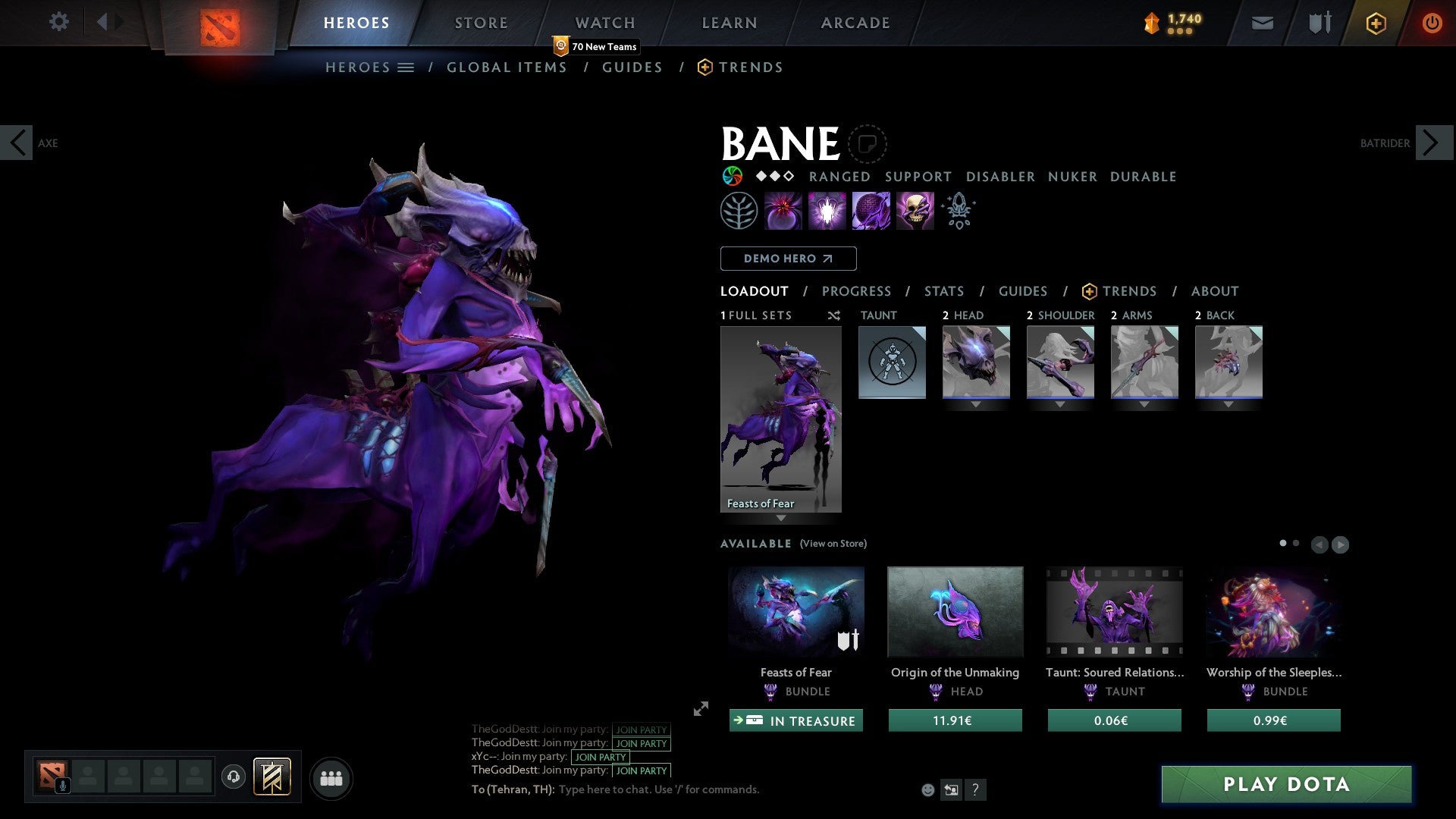Expand the HEAD slot dropdown arrow
The width and height of the screenshot is (1456, 819).
pos(976,405)
